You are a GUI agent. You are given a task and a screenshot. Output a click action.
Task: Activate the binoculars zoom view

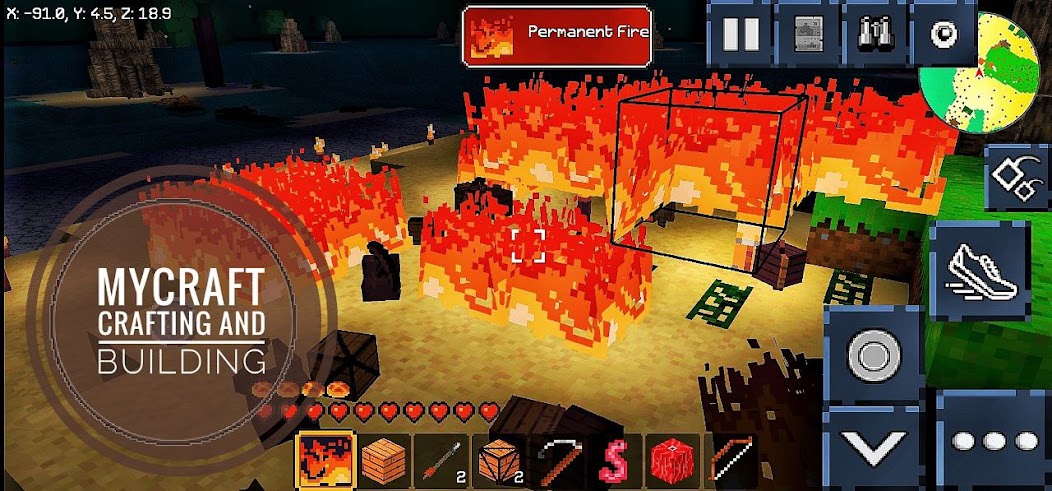tap(875, 34)
